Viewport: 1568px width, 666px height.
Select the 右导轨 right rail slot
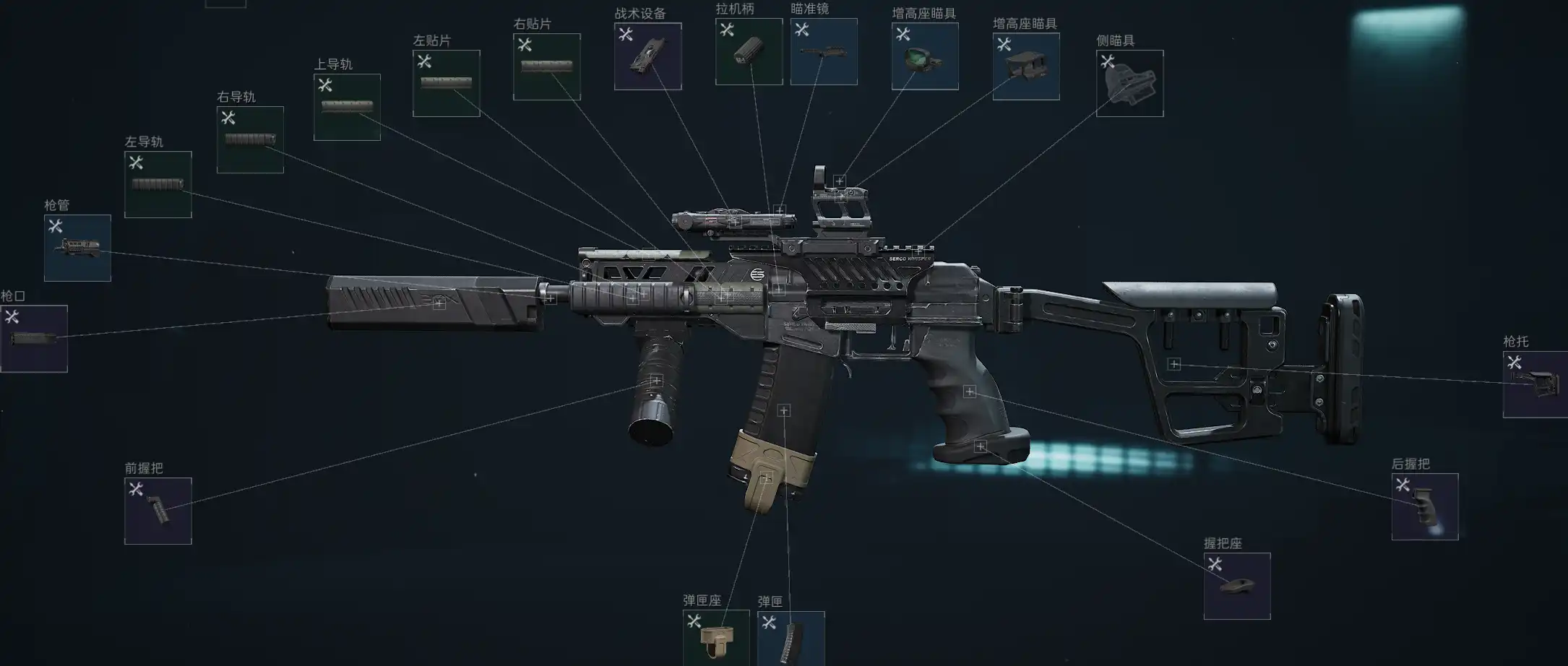pos(250,140)
